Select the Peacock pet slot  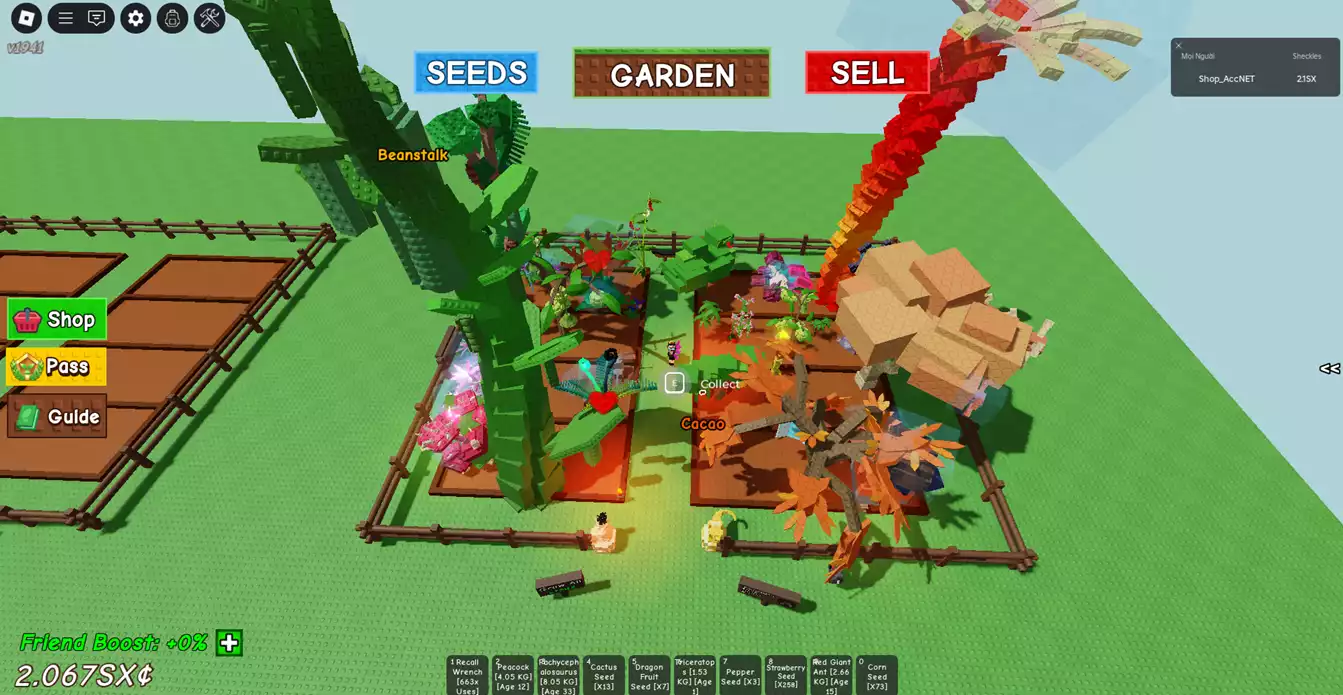tap(512, 675)
